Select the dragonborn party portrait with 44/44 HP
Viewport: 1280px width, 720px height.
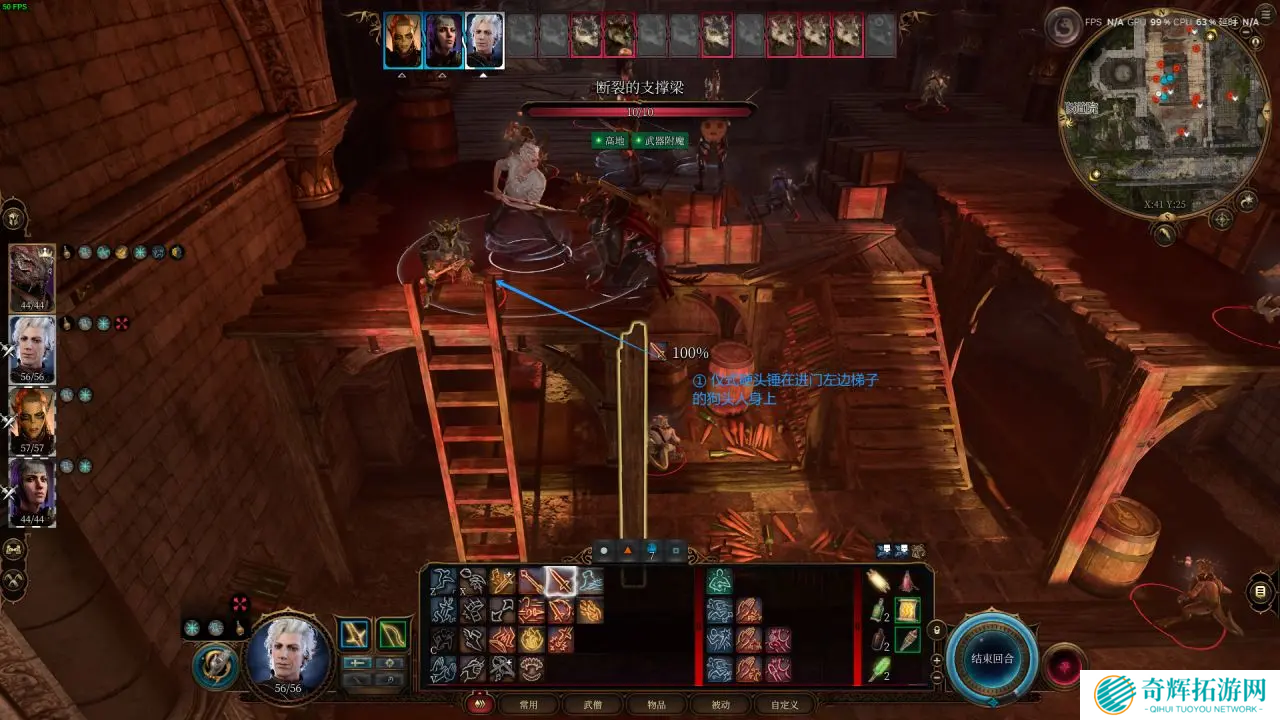pyautogui.click(x=32, y=276)
